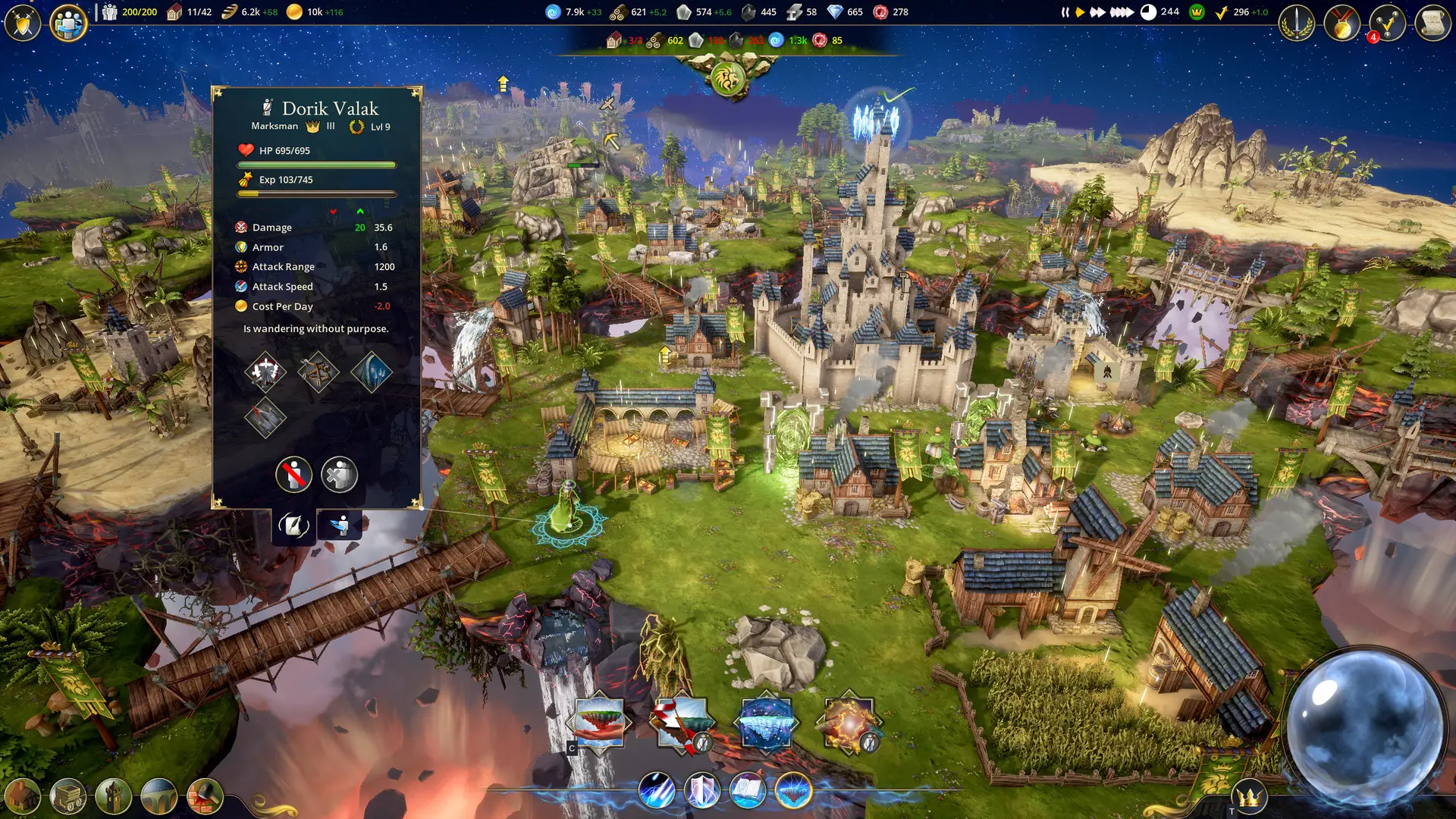Pause the game speed
The height and width of the screenshot is (819, 1456).
1065,12
